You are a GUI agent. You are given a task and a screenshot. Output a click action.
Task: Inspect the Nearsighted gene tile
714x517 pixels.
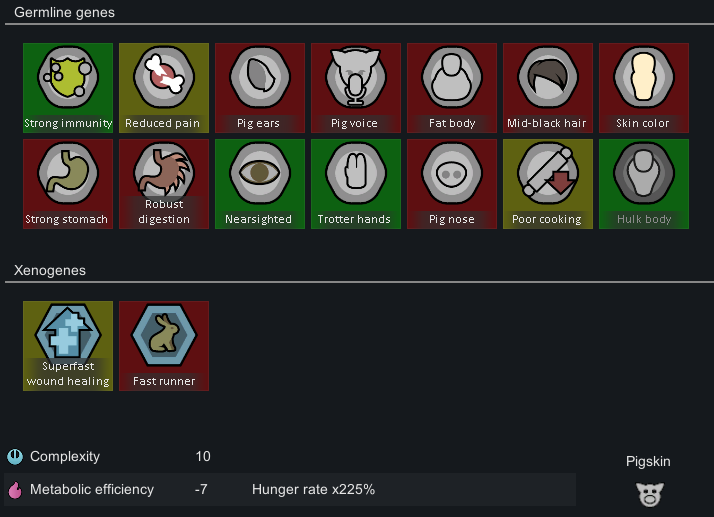pos(260,183)
